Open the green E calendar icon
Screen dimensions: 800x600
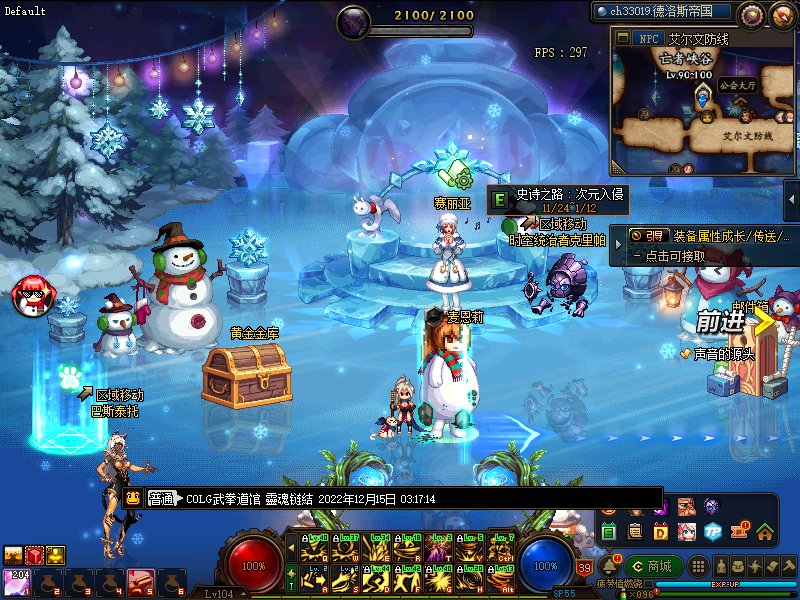(609, 531)
